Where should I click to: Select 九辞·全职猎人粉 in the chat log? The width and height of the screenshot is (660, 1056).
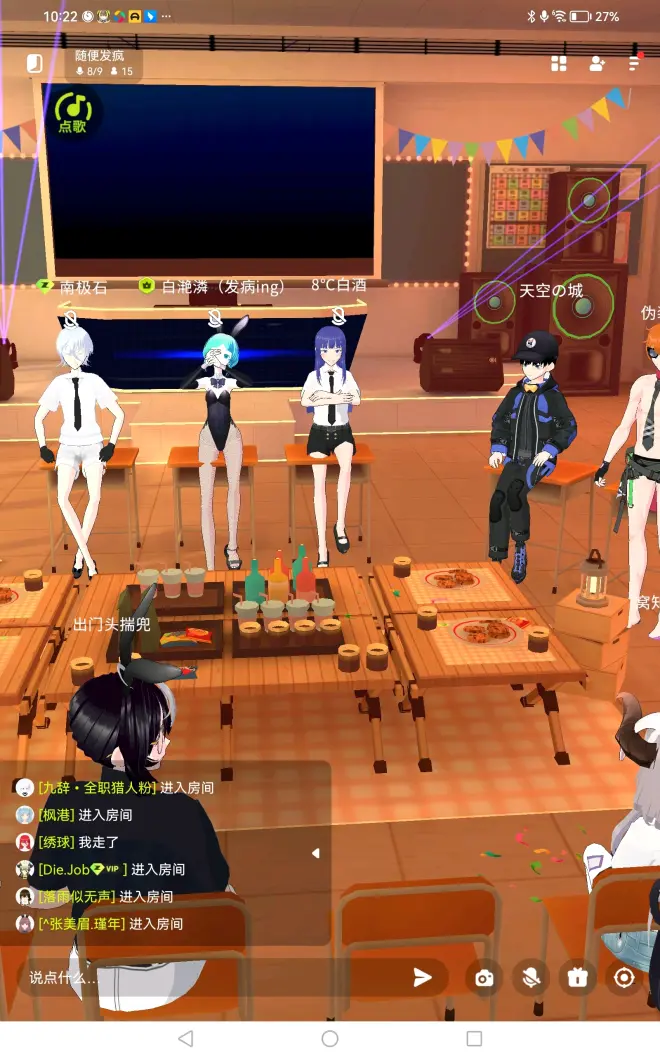97,788
